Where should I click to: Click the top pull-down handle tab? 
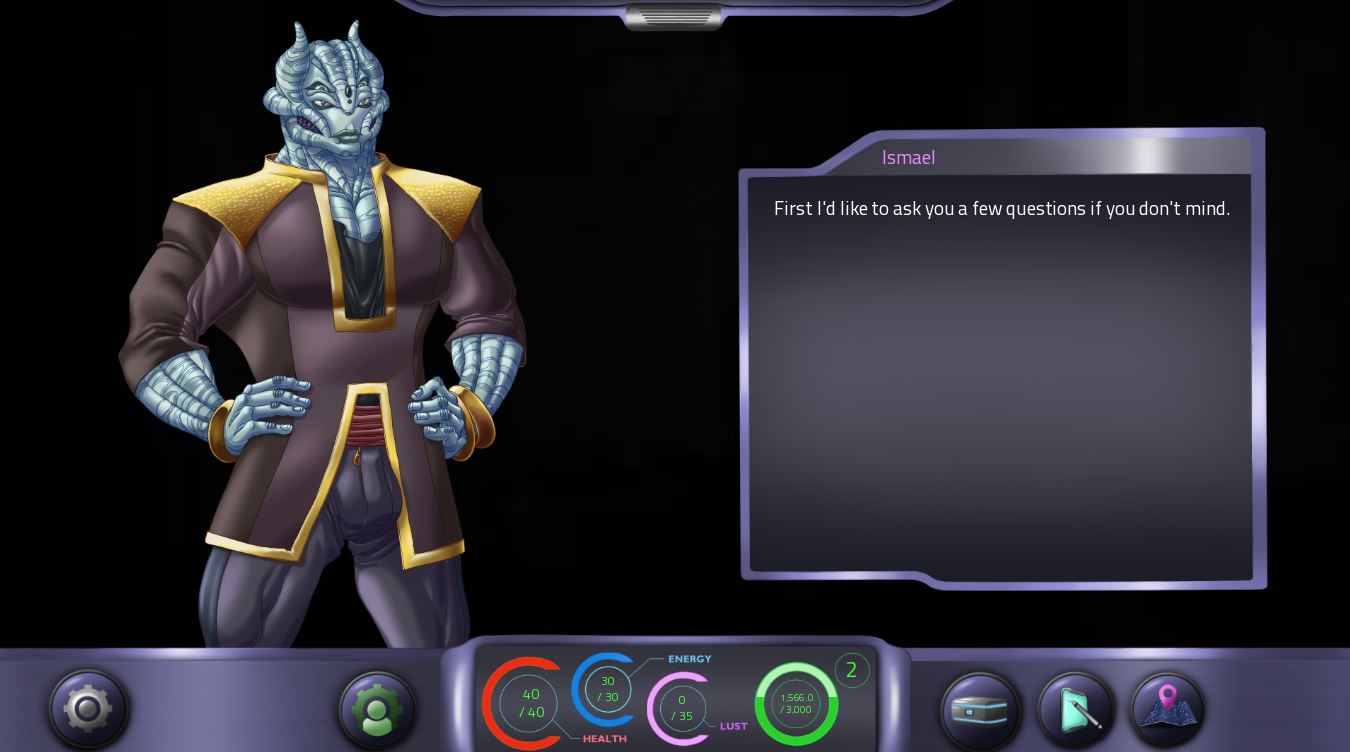click(x=673, y=17)
